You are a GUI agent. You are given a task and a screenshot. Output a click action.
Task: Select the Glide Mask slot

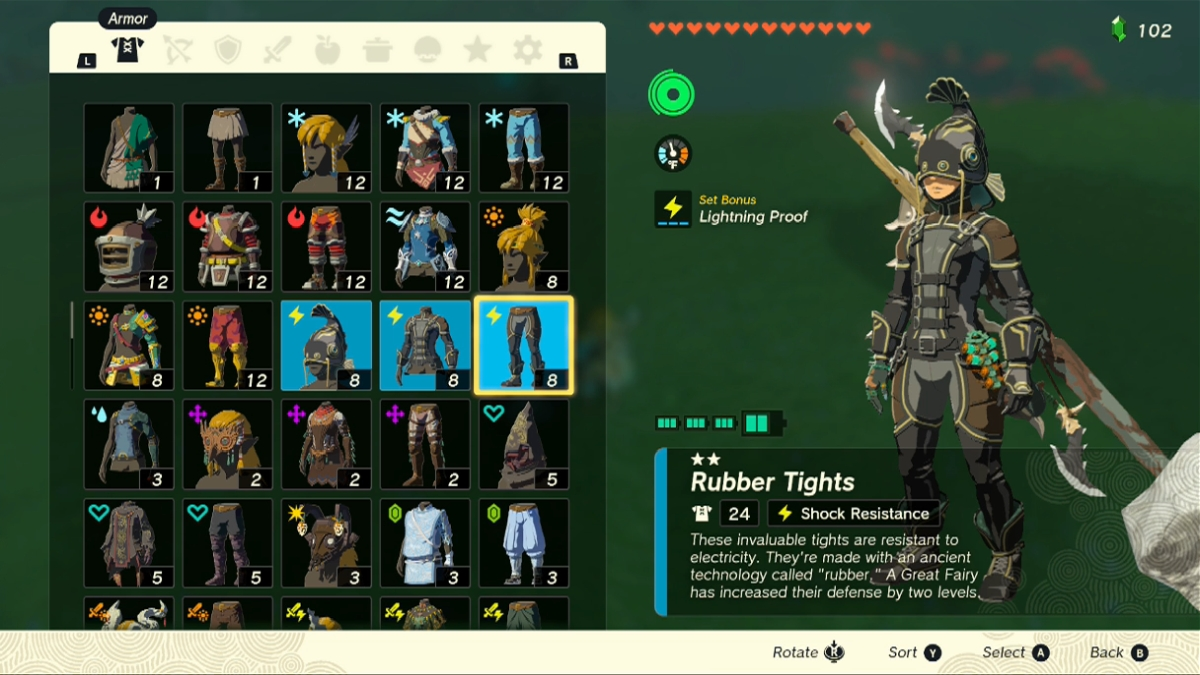(227, 444)
